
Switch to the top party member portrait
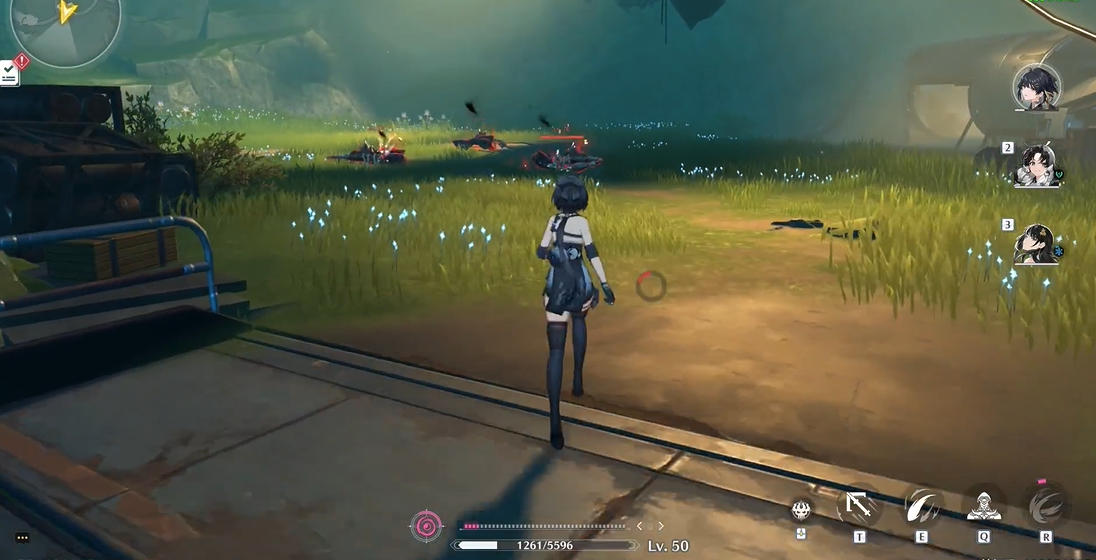coord(1036,88)
